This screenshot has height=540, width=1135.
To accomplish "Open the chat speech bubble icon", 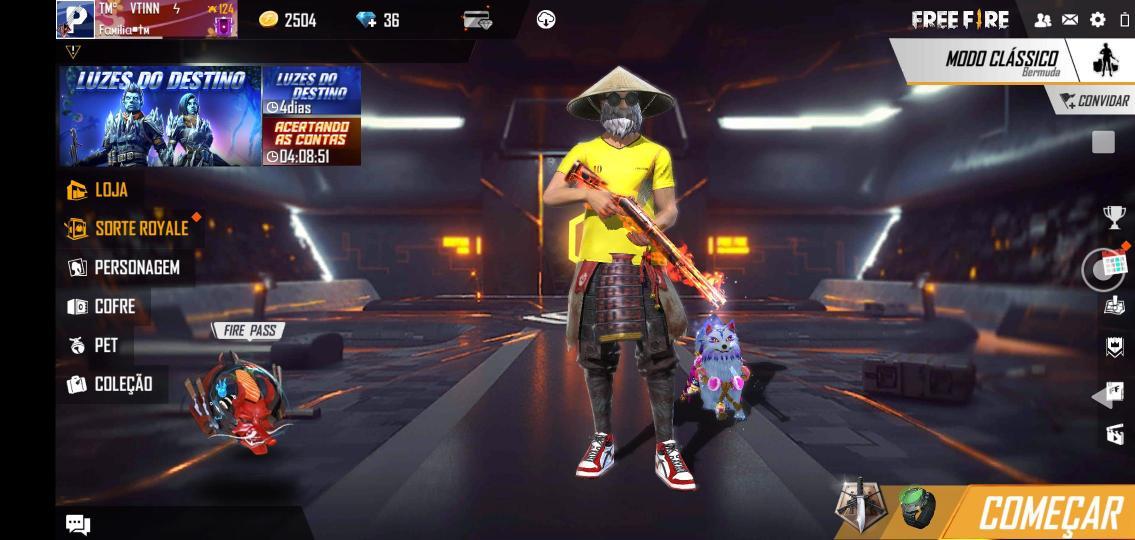I will click(78, 524).
